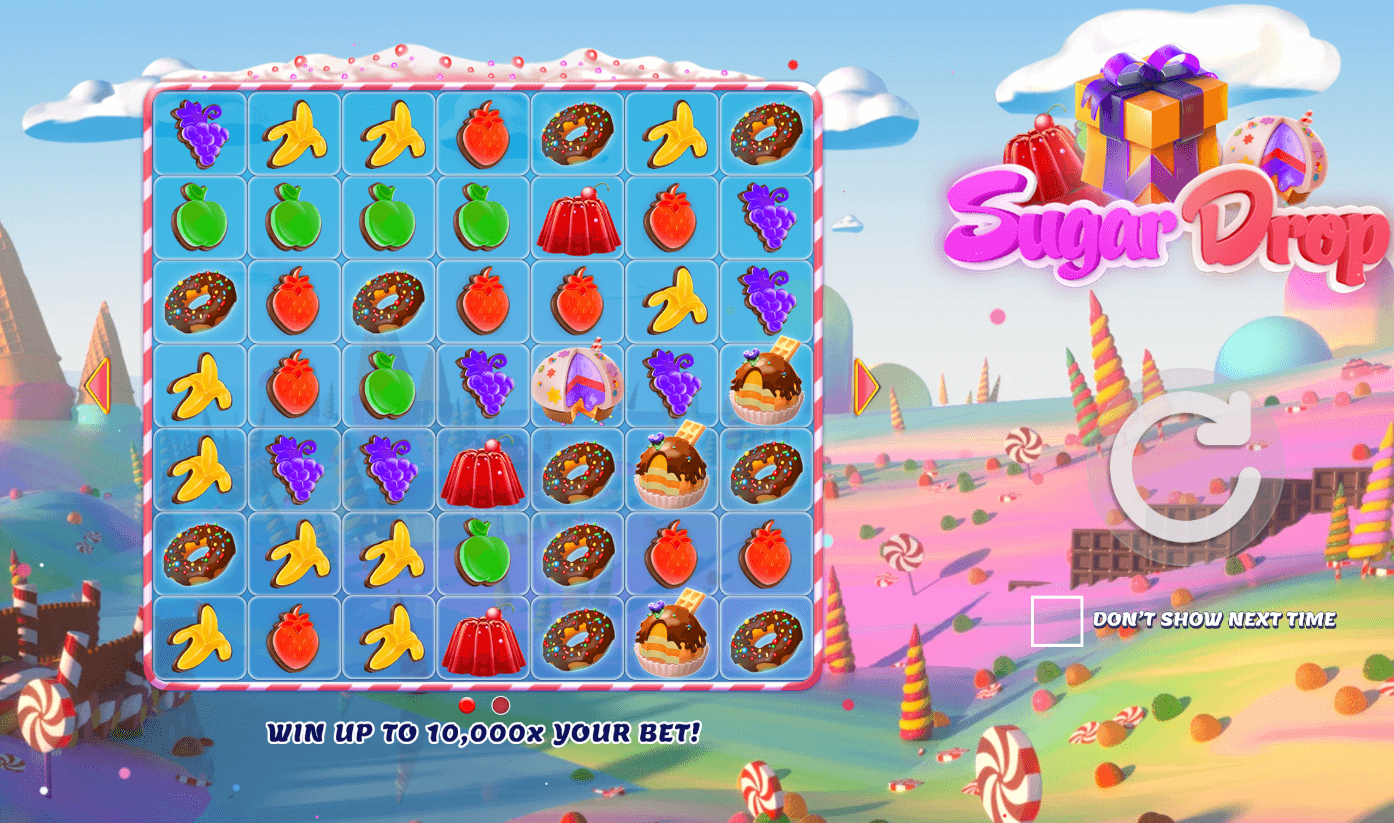The image size is (1394, 823).
Task: Advance to the next intro slide
Action: point(866,386)
